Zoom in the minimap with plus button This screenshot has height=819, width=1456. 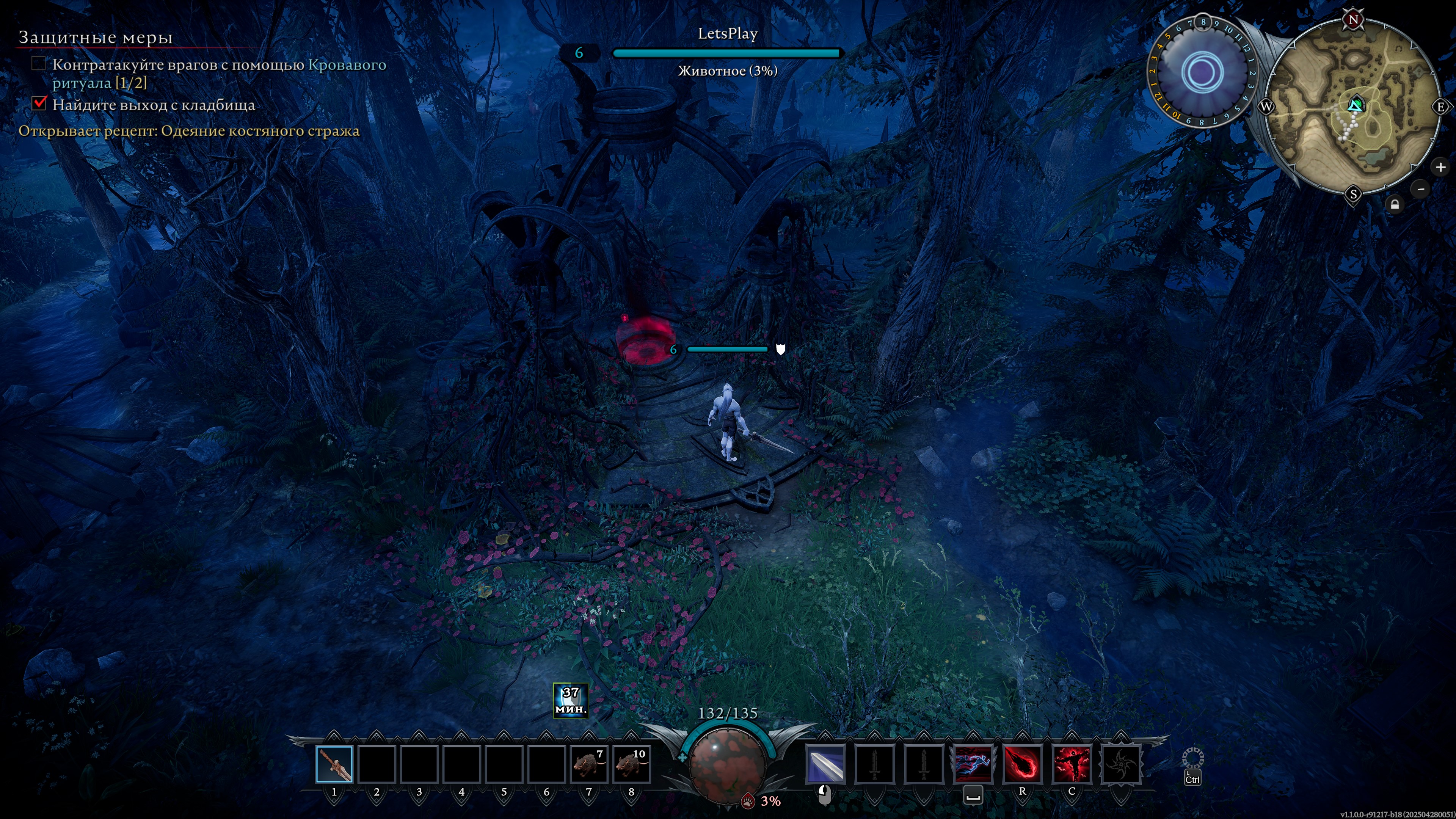click(1440, 167)
